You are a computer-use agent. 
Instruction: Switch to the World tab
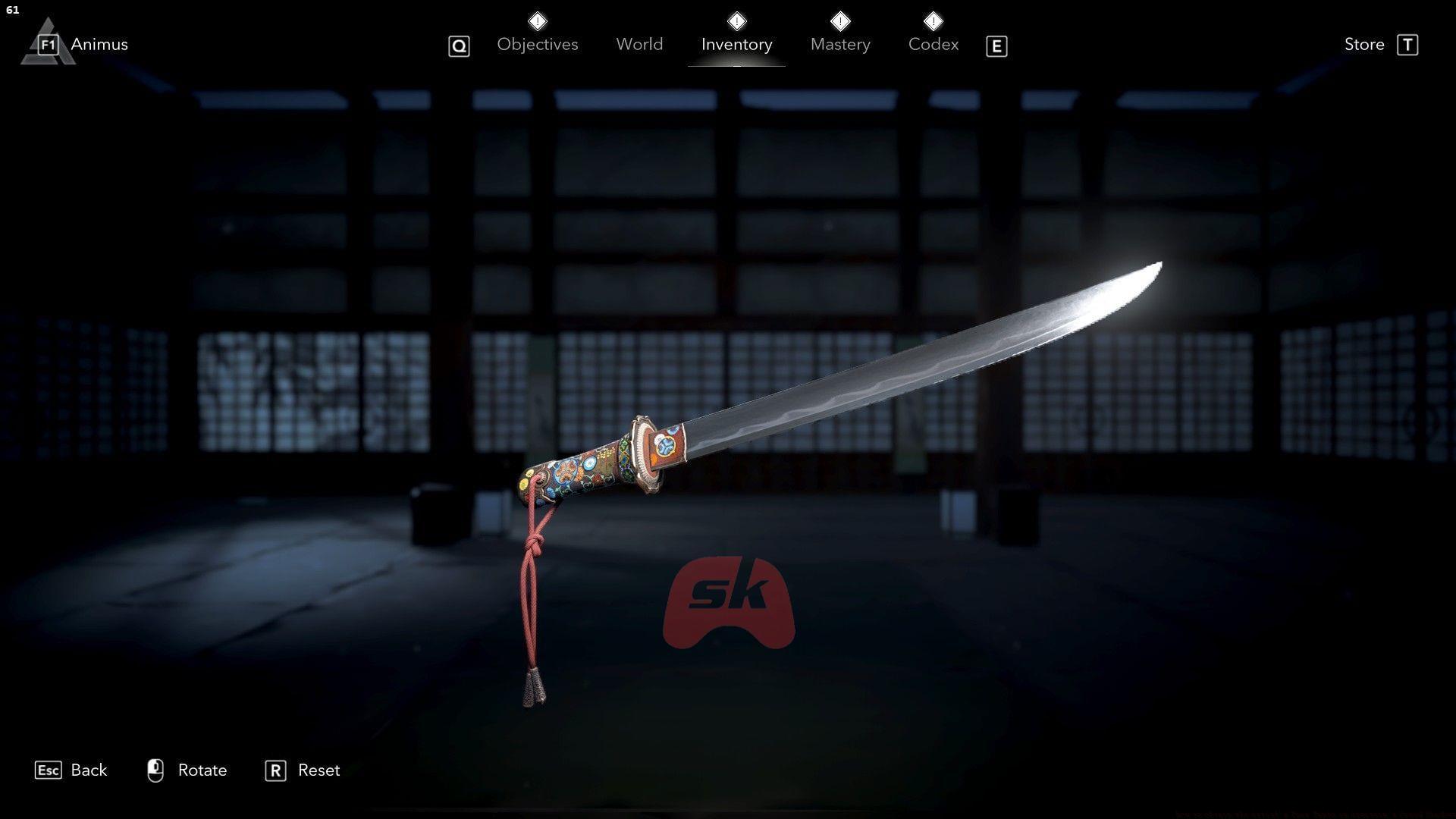(x=639, y=44)
